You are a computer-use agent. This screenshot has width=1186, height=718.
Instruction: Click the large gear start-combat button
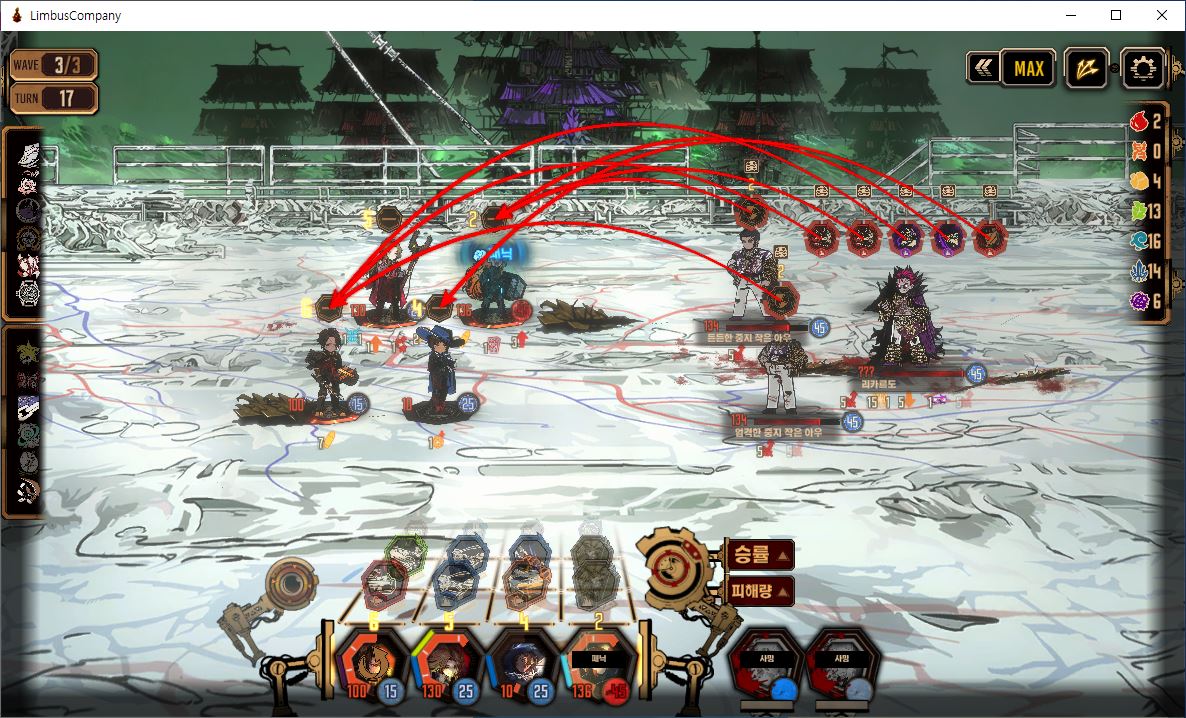pos(670,565)
